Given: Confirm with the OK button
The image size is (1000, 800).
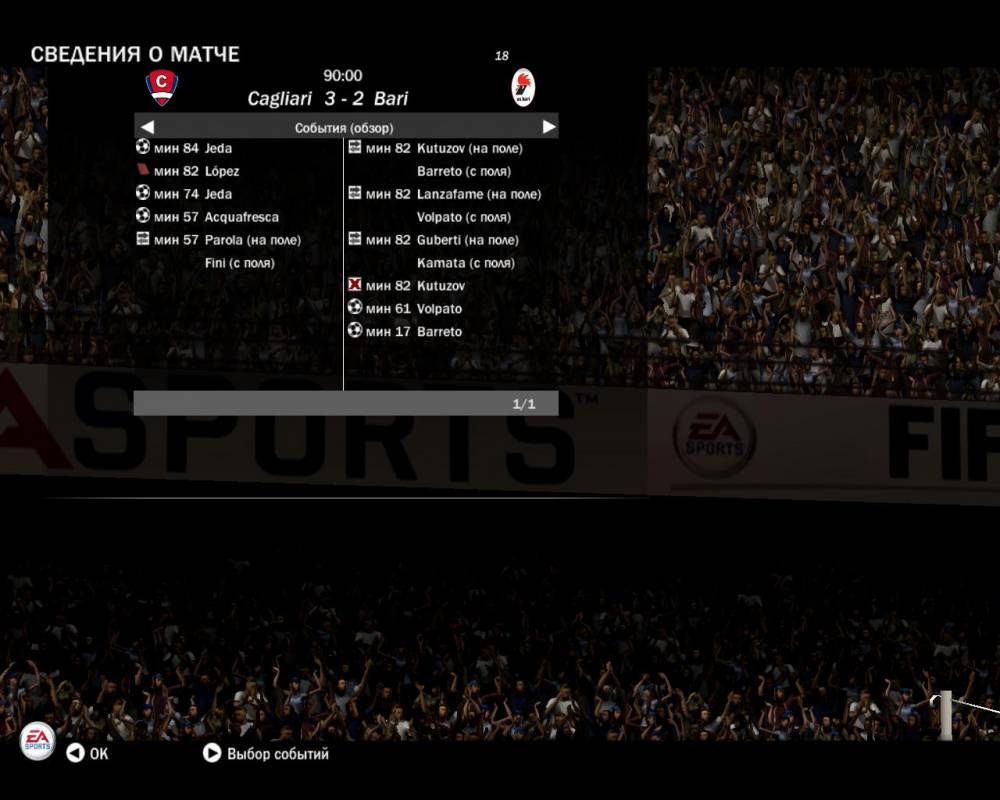Looking at the screenshot, I should pyautogui.click(x=87, y=754).
